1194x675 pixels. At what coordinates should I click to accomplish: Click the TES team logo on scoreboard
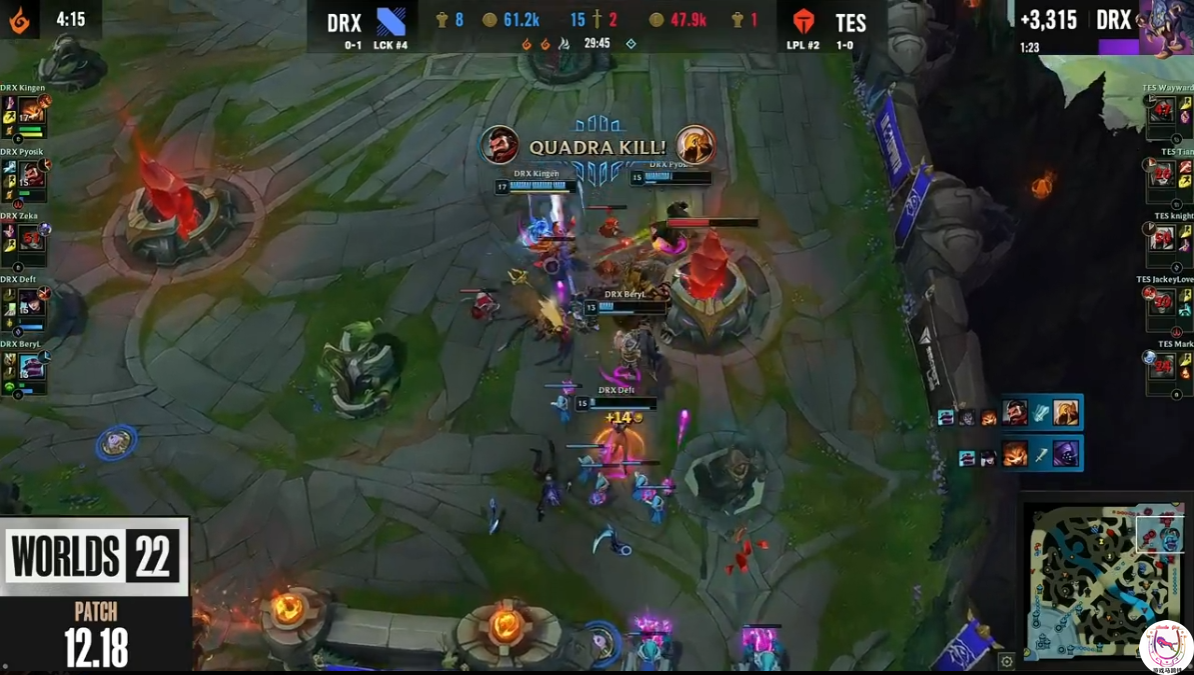pyautogui.click(x=804, y=22)
